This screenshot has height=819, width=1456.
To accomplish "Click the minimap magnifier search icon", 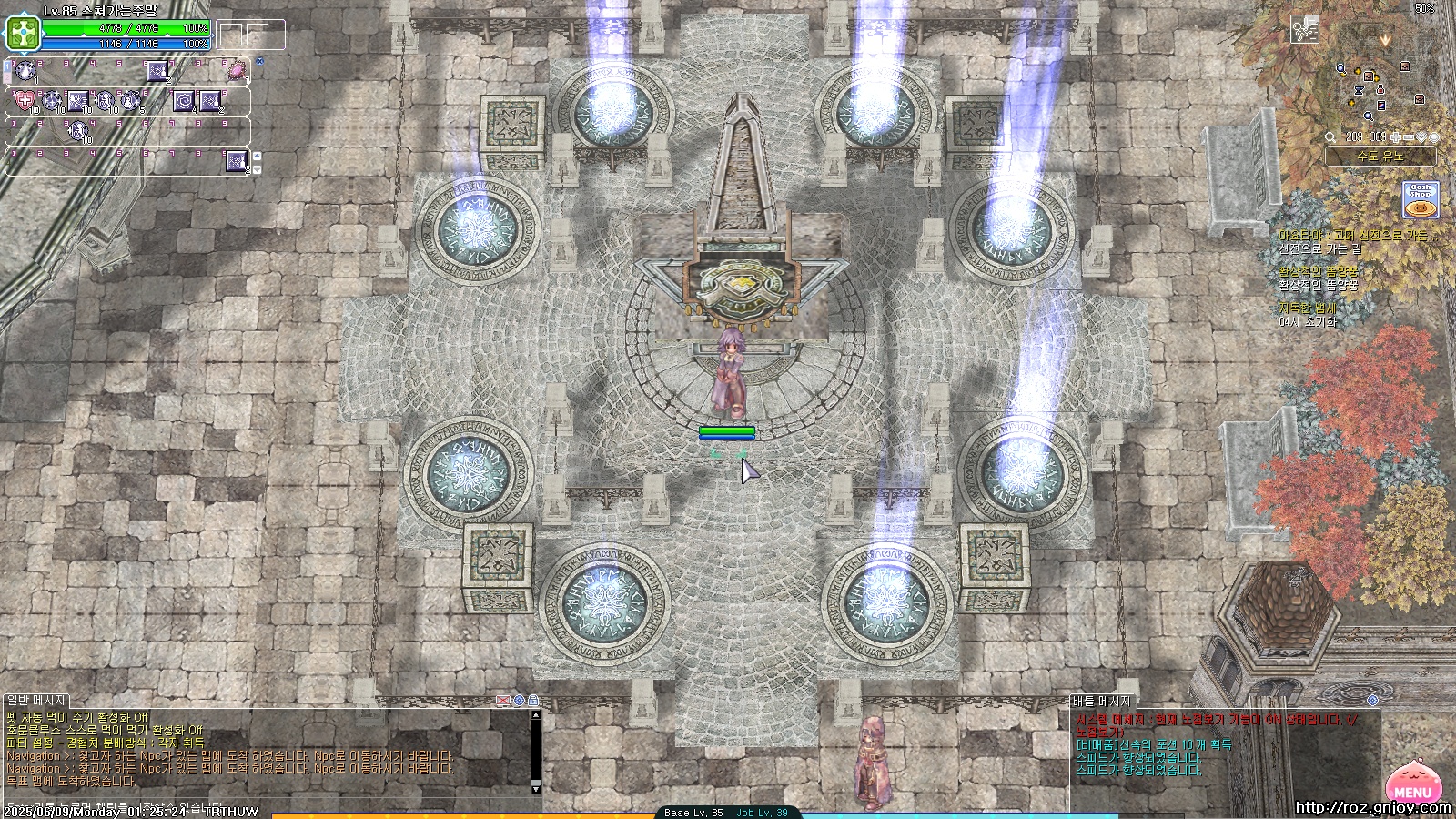I will click(1330, 137).
